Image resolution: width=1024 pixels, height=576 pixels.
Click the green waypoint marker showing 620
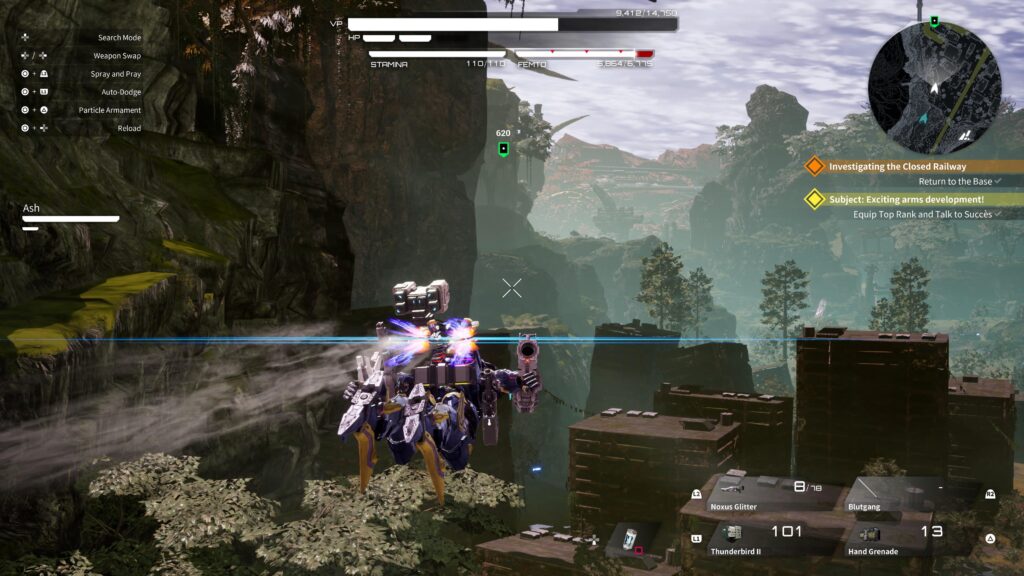[503, 149]
